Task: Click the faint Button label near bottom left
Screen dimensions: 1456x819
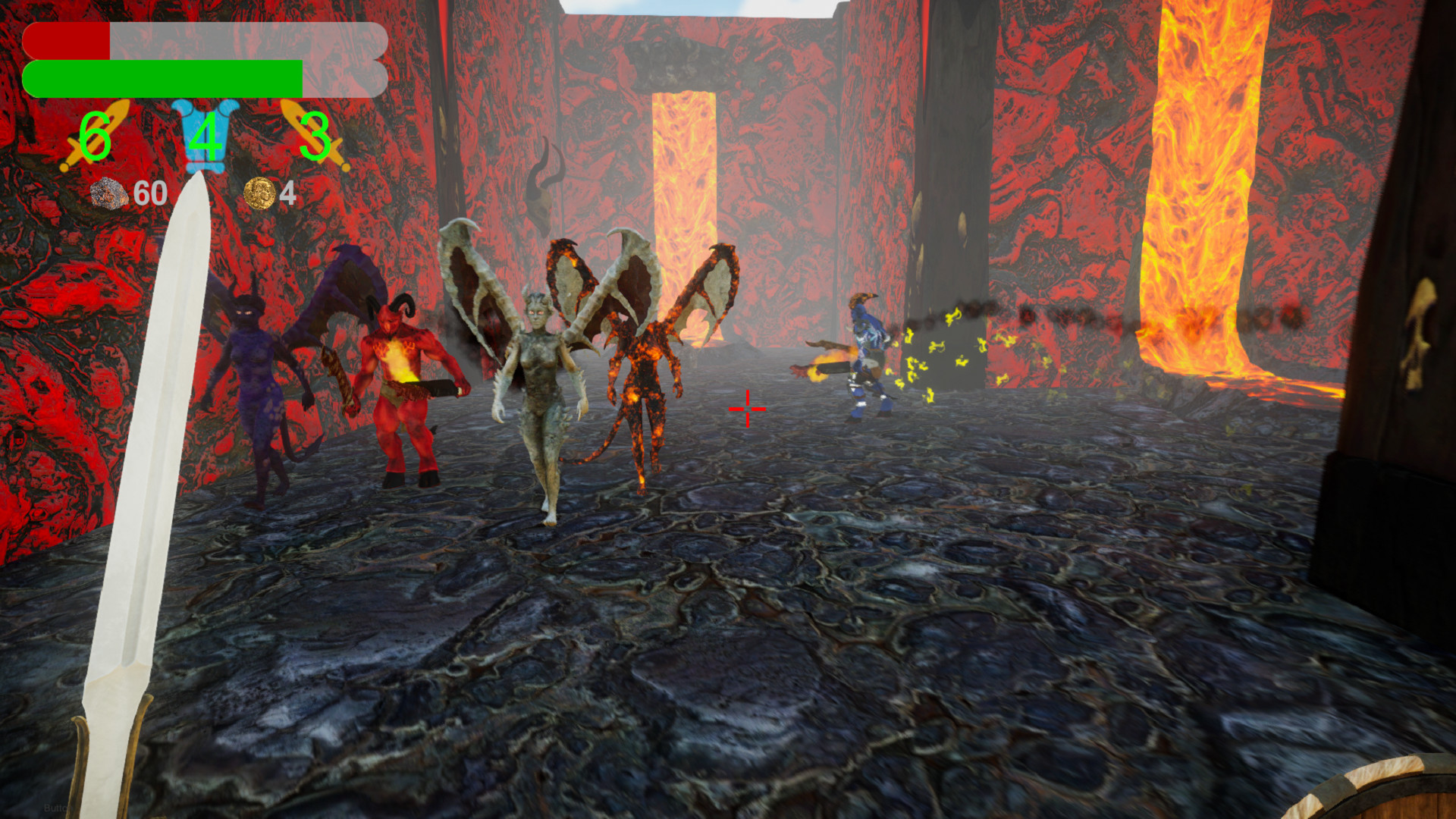Action: coord(57,808)
